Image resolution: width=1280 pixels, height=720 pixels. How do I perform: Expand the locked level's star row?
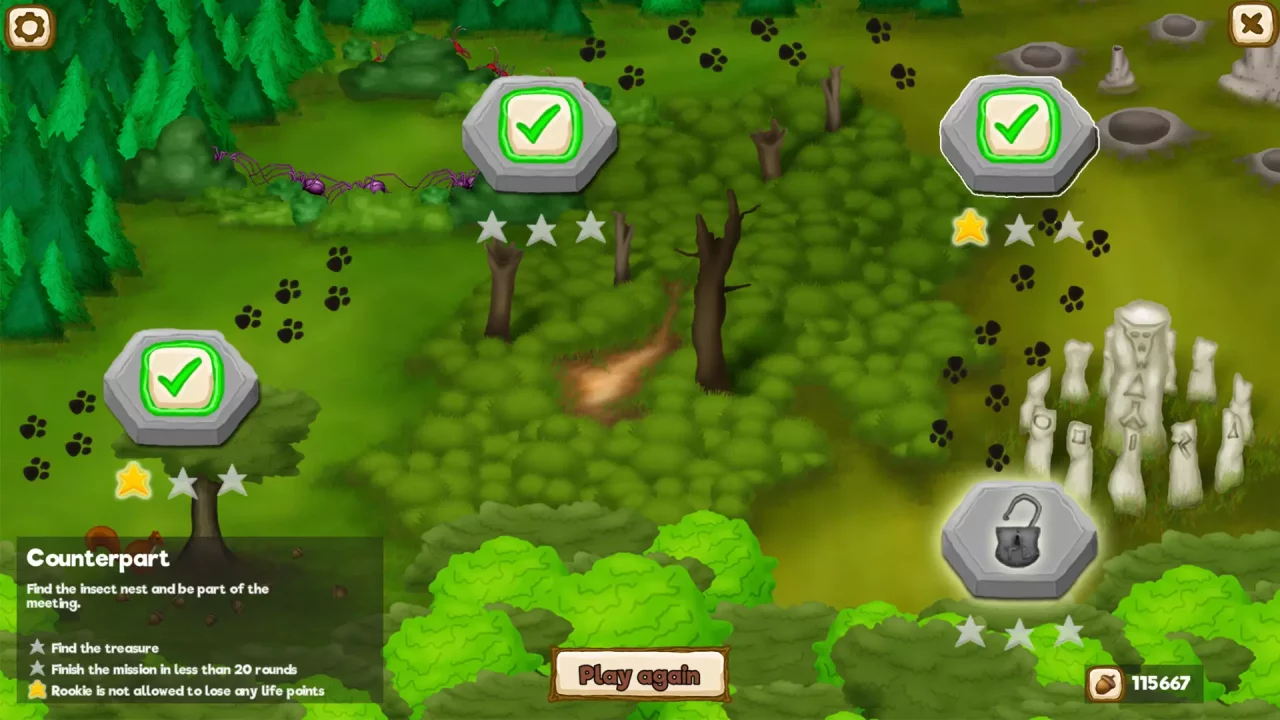pyautogui.click(x=1020, y=630)
